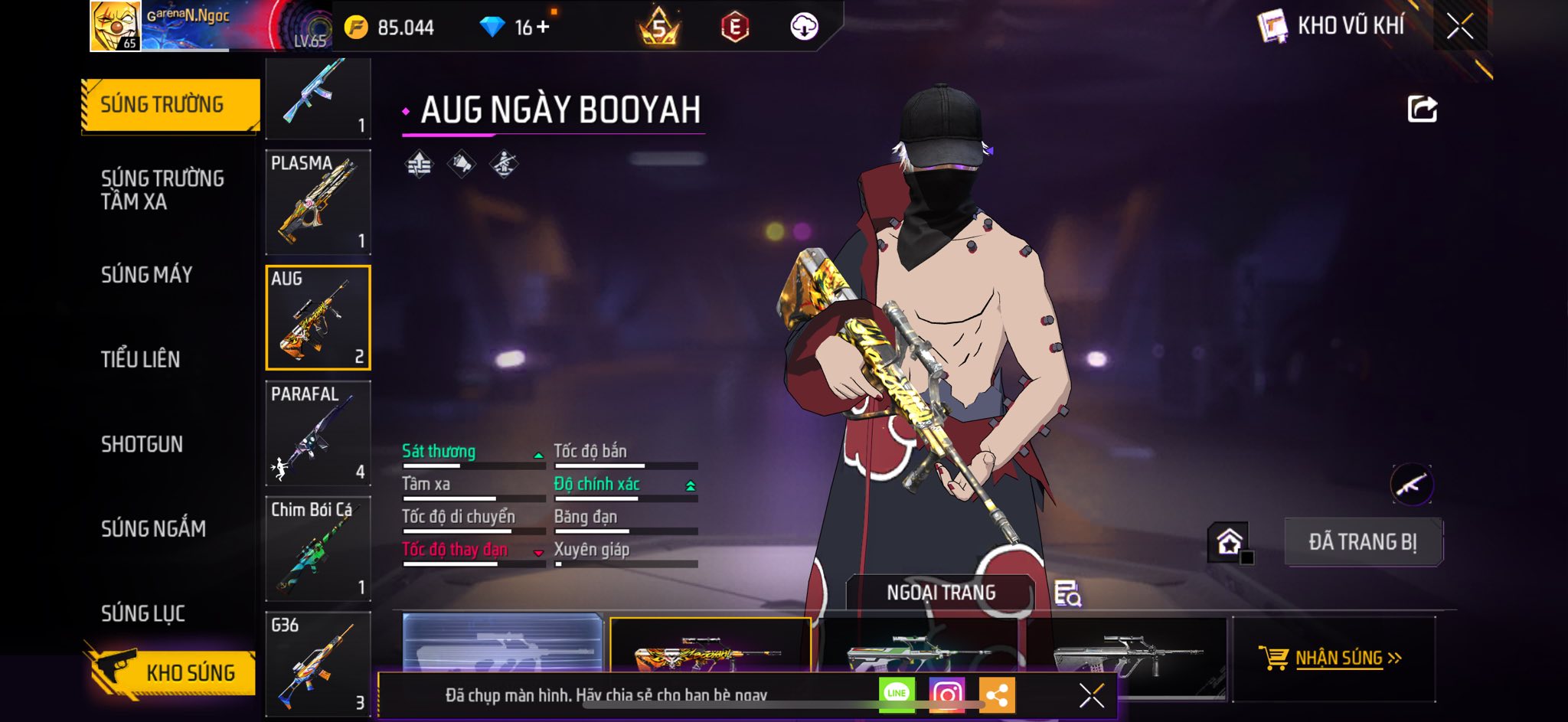Open the Kho Súng gun vault
Screen dimensions: 1568x722
tap(170, 672)
